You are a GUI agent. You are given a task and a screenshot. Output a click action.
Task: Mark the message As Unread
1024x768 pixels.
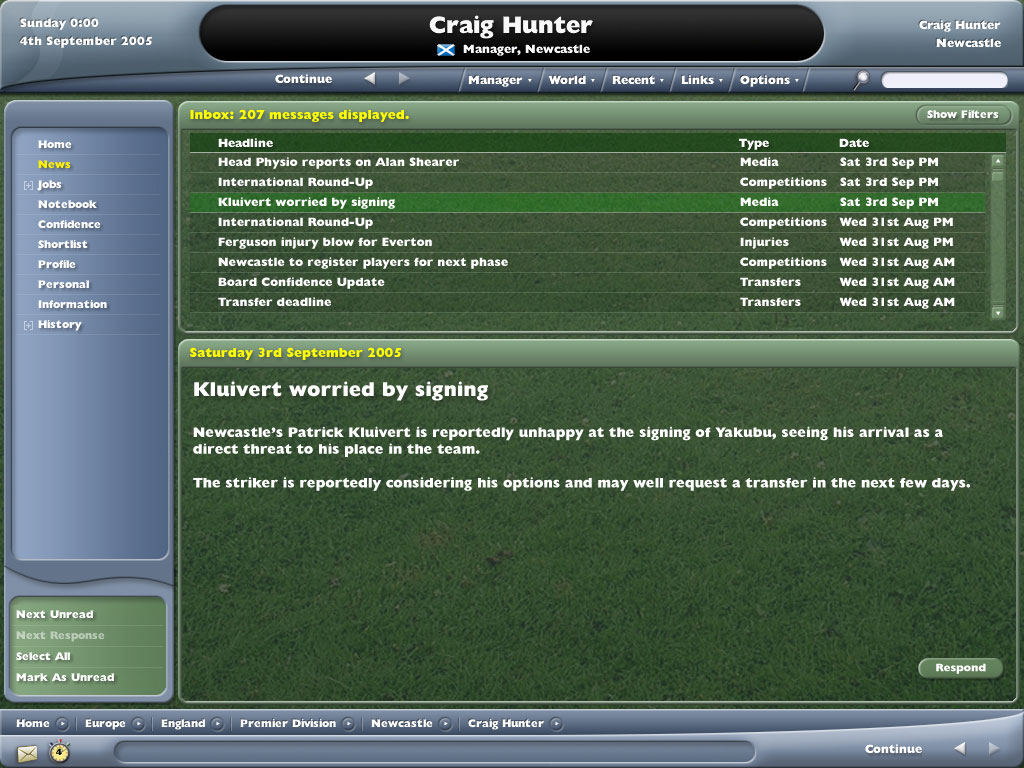65,677
